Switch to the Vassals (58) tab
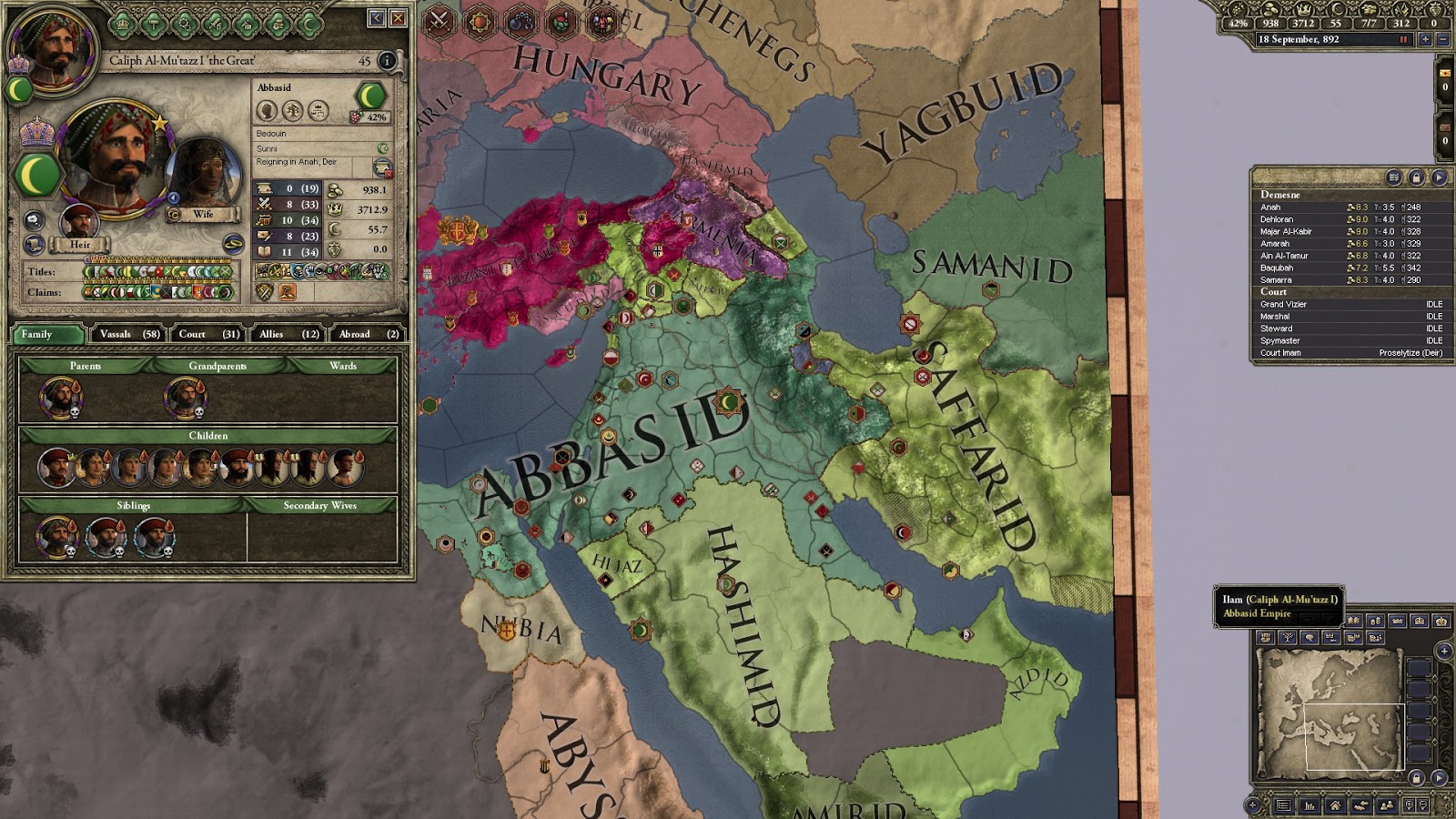 127,335
